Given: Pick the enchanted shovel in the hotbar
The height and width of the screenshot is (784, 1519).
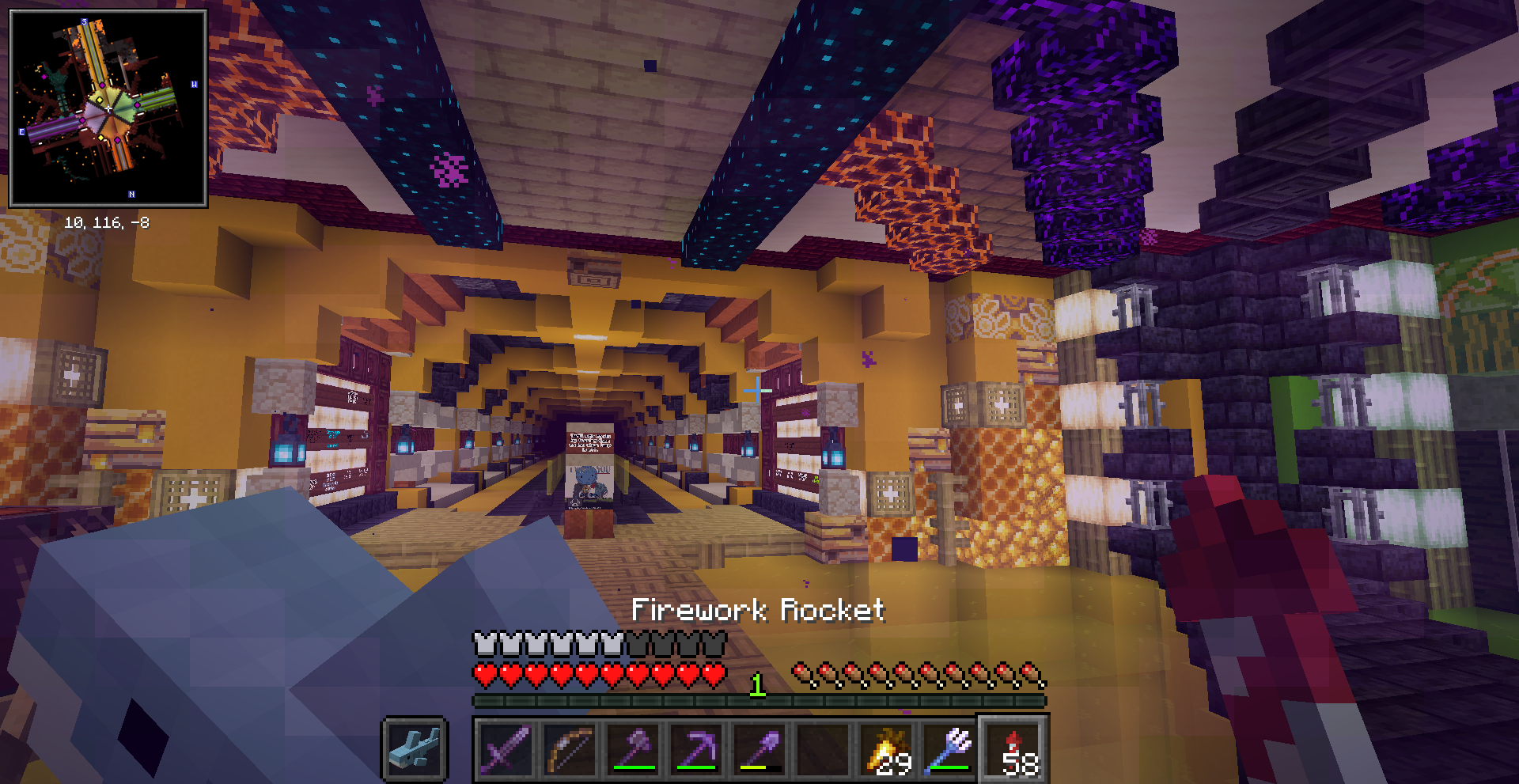Looking at the screenshot, I should point(760,748).
